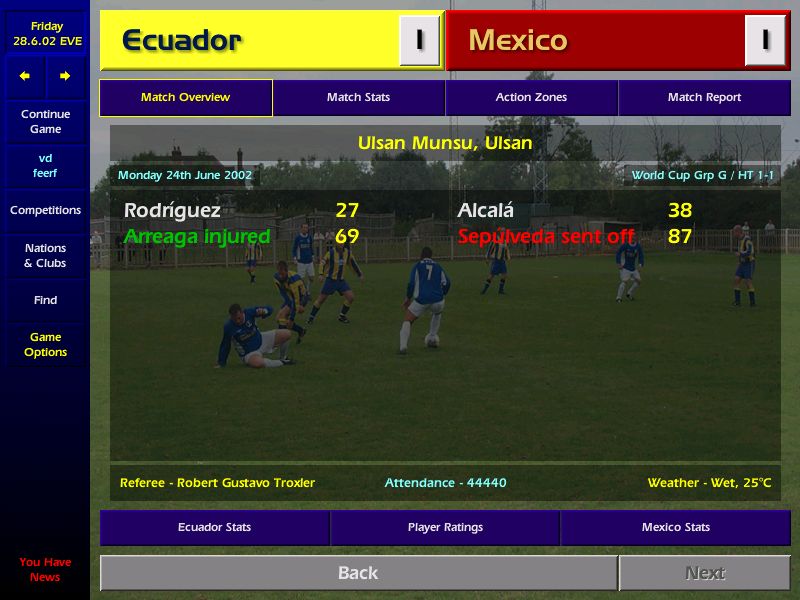
Task: Click the right yellow arrow button
Action: (65, 76)
